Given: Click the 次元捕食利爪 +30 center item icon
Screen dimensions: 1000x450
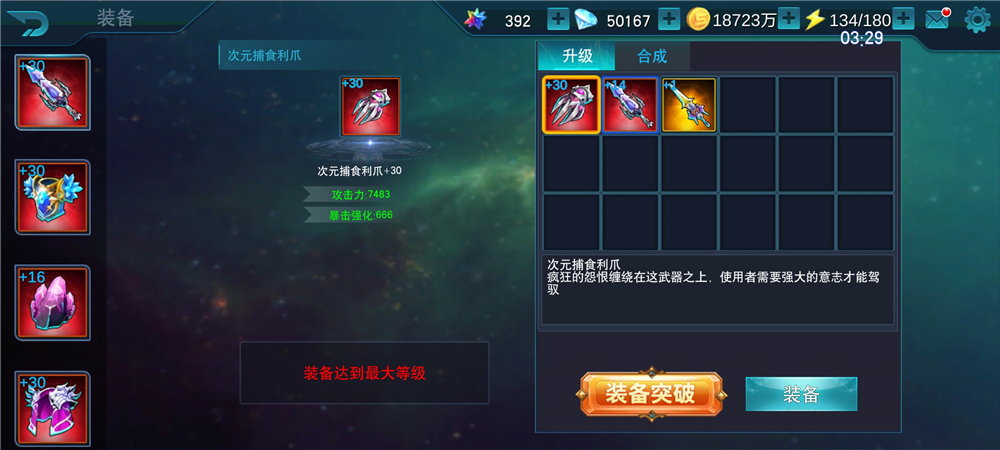Looking at the screenshot, I should (x=370, y=106).
